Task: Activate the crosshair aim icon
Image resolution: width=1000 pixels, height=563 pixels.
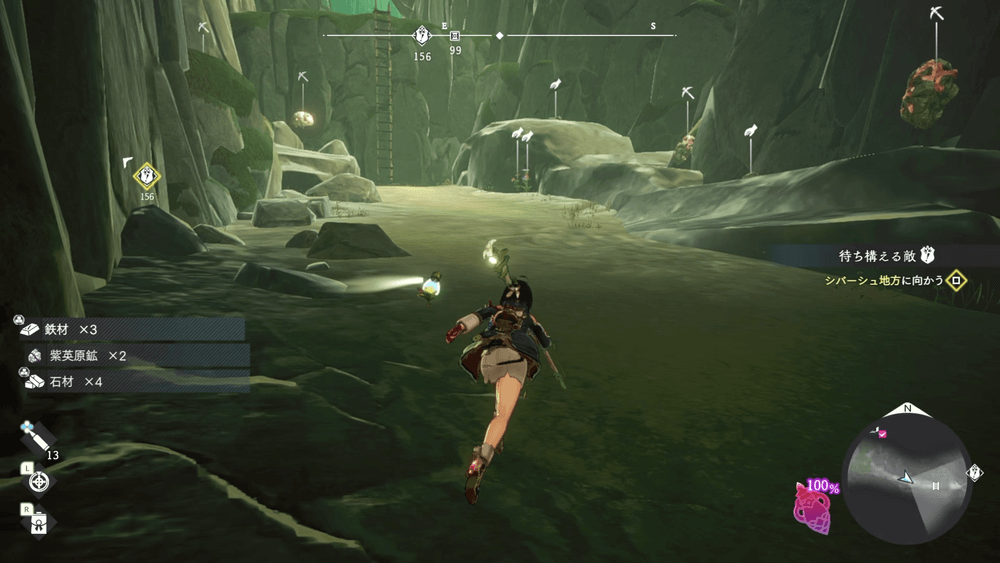Action: pos(39,482)
